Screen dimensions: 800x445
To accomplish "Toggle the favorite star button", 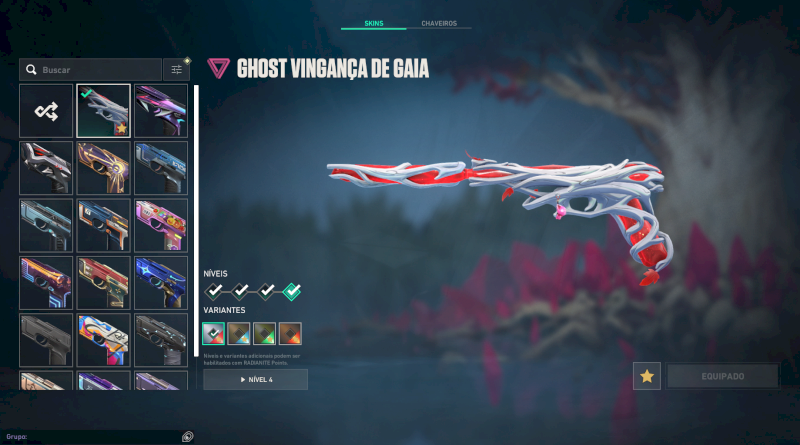I will pos(647,376).
